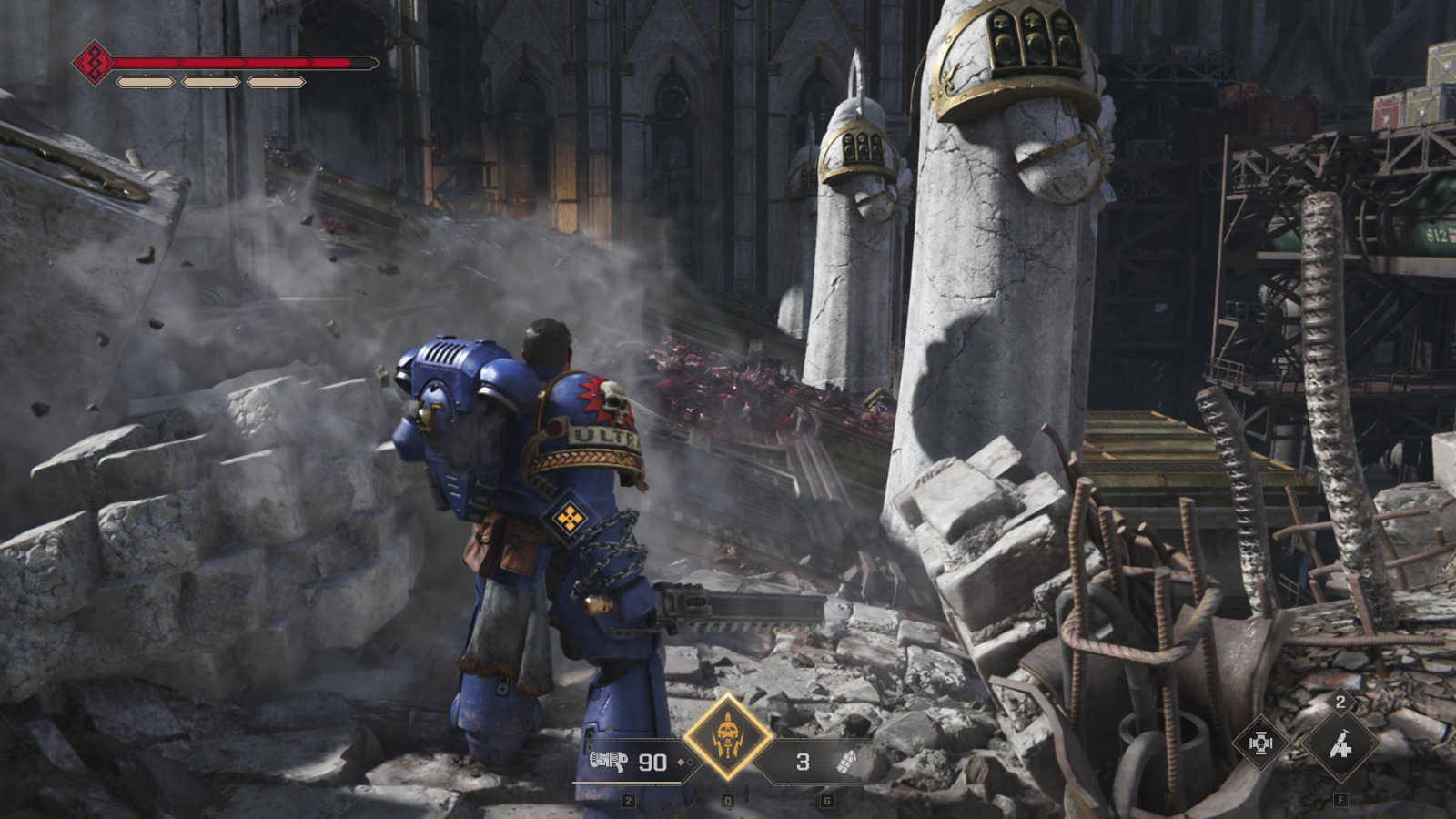
Task: Toggle the third armor shield segment
Action: click(x=276, y=82)
